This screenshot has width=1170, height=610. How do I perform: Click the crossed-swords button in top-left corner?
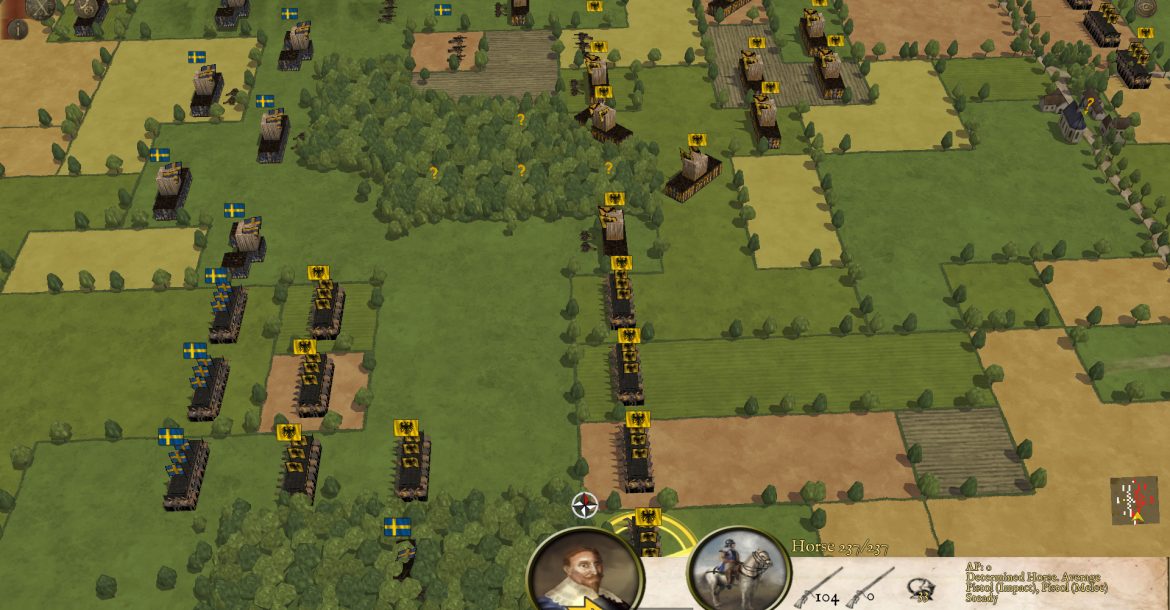41,7
